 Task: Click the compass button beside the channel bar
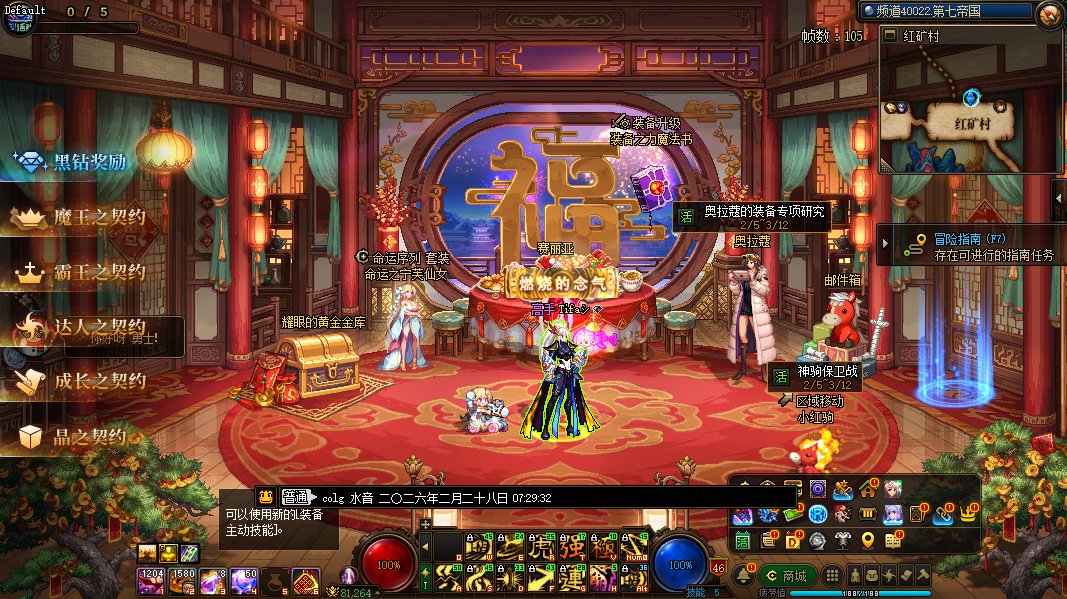(1049, 13)
